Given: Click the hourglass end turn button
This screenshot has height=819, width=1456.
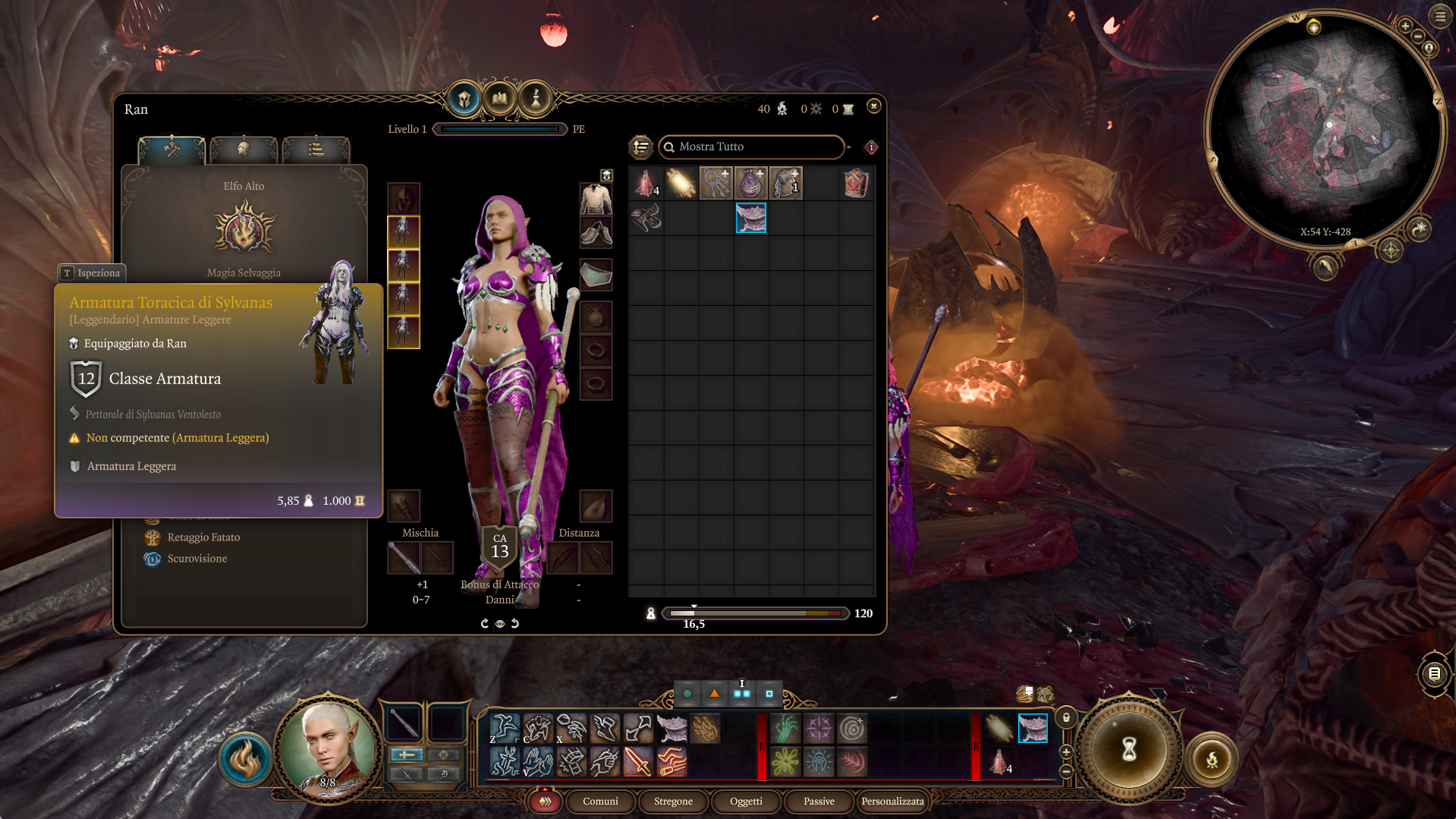Looking at the screenshot, I should (x=1129, y=749).
